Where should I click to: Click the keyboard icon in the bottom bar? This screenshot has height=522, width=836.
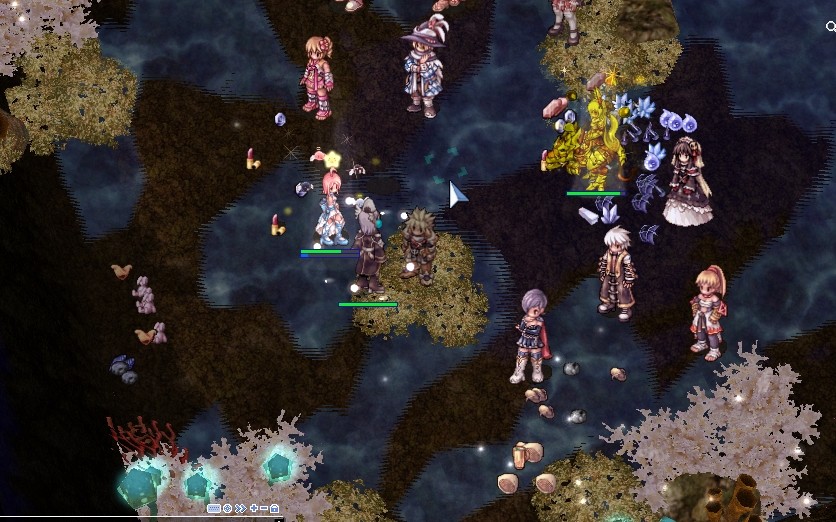click(214, 508)
